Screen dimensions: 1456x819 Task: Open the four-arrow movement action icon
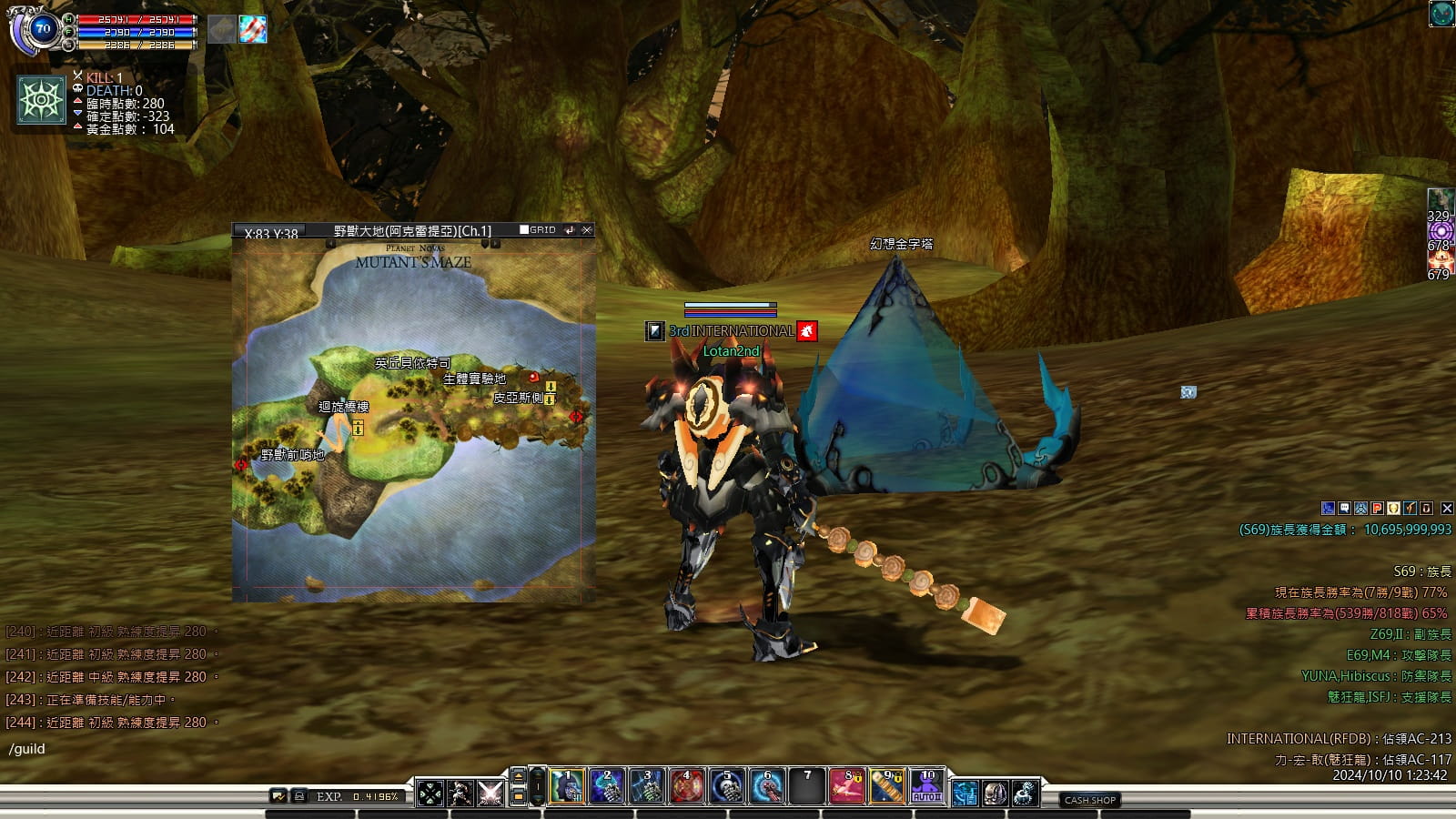coord(430,793)
